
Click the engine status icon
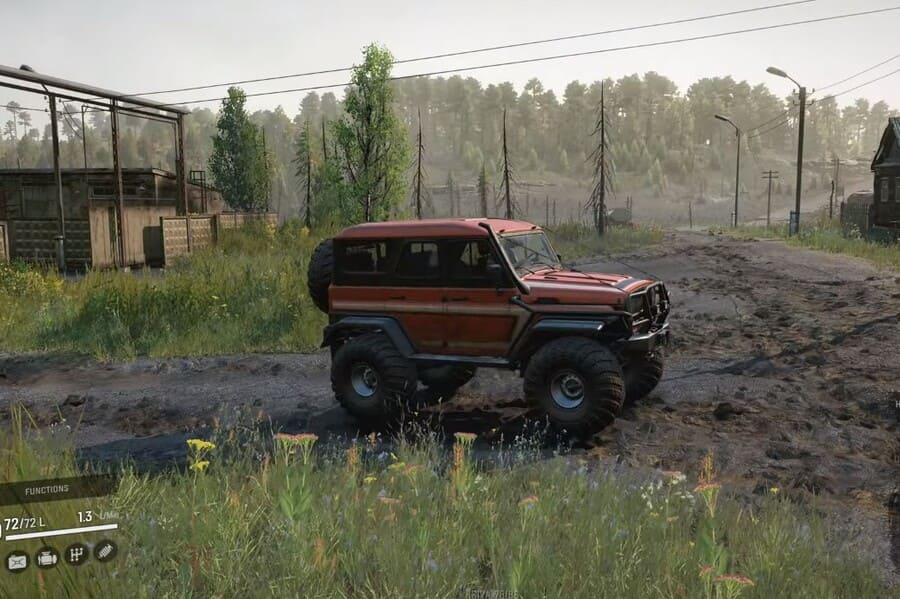point(46,558)
